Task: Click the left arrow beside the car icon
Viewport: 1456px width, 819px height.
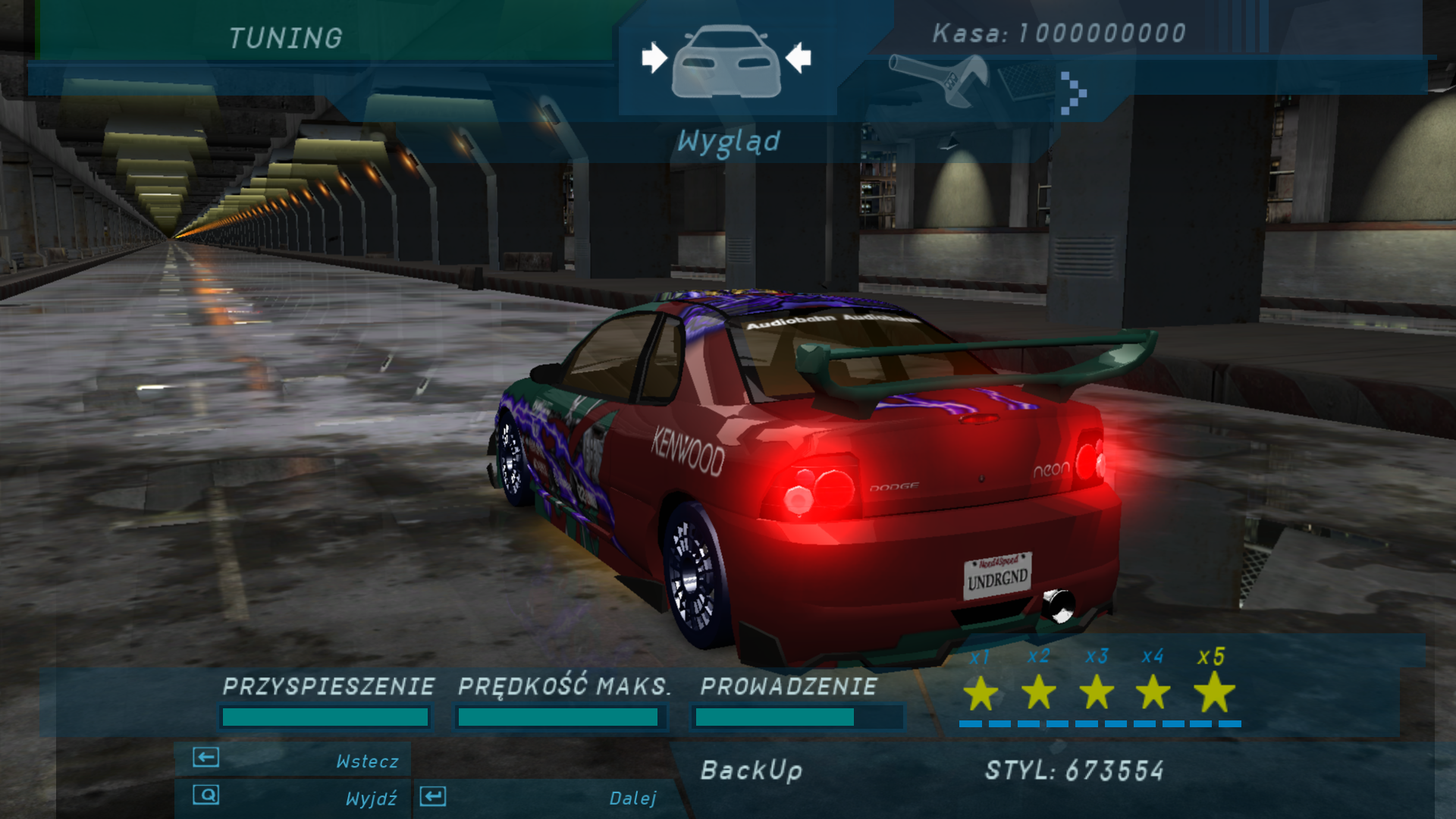Action: pos(654,58)
